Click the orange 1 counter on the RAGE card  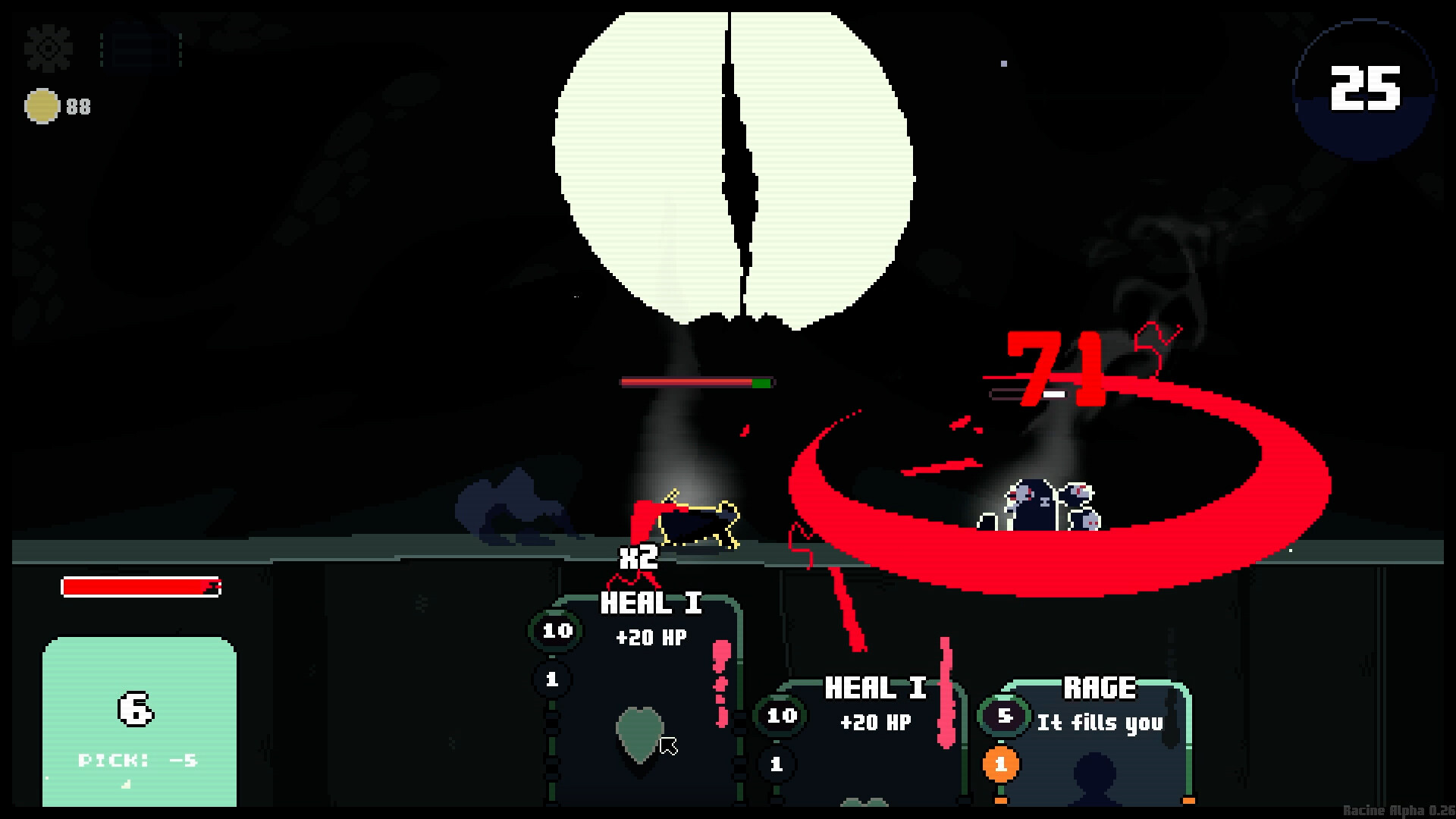[x=1003, y=764]
